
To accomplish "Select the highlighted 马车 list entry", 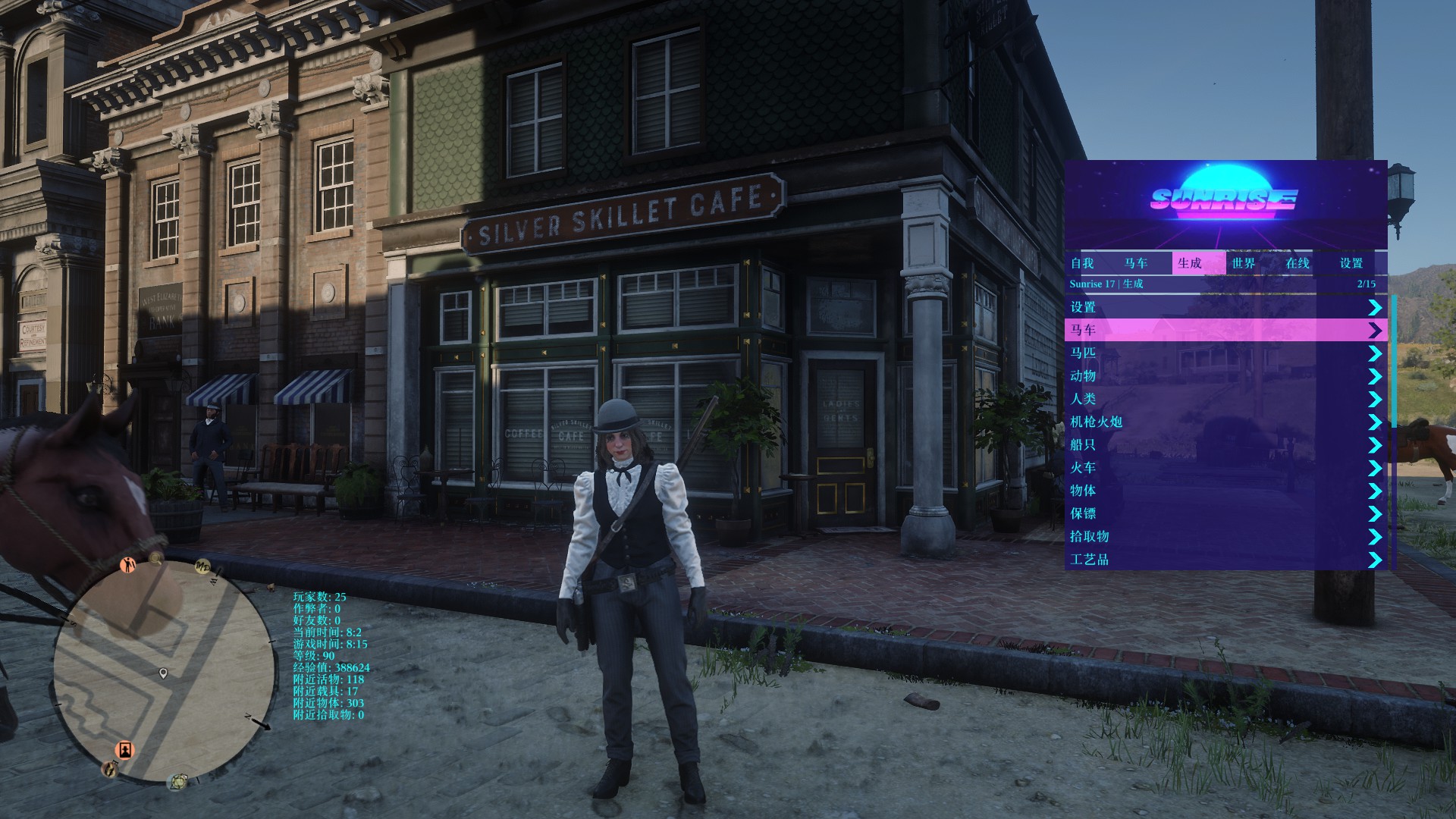I will (x=1225, y=330).
